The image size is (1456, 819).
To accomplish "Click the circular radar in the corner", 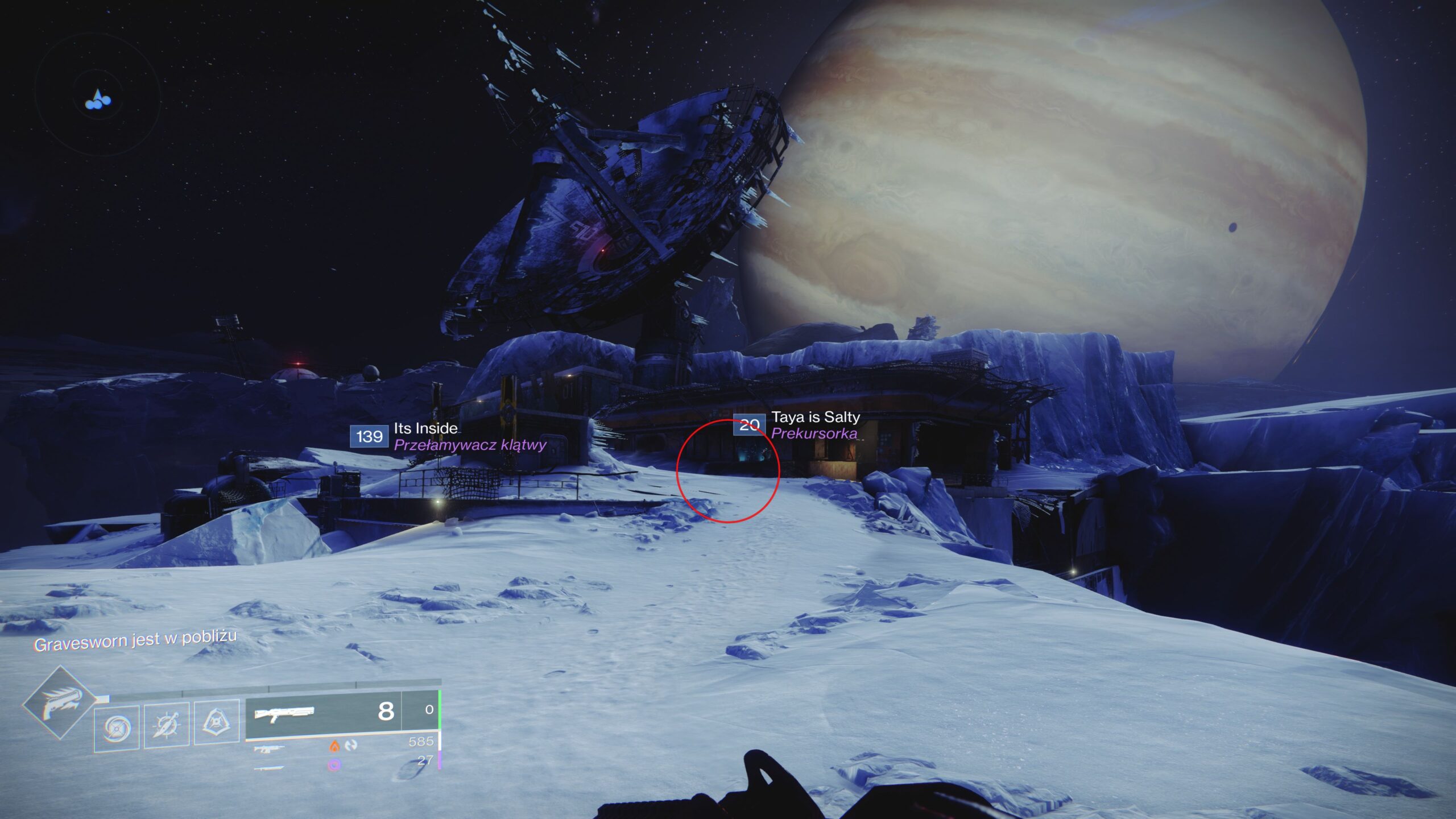I will 97,94.
